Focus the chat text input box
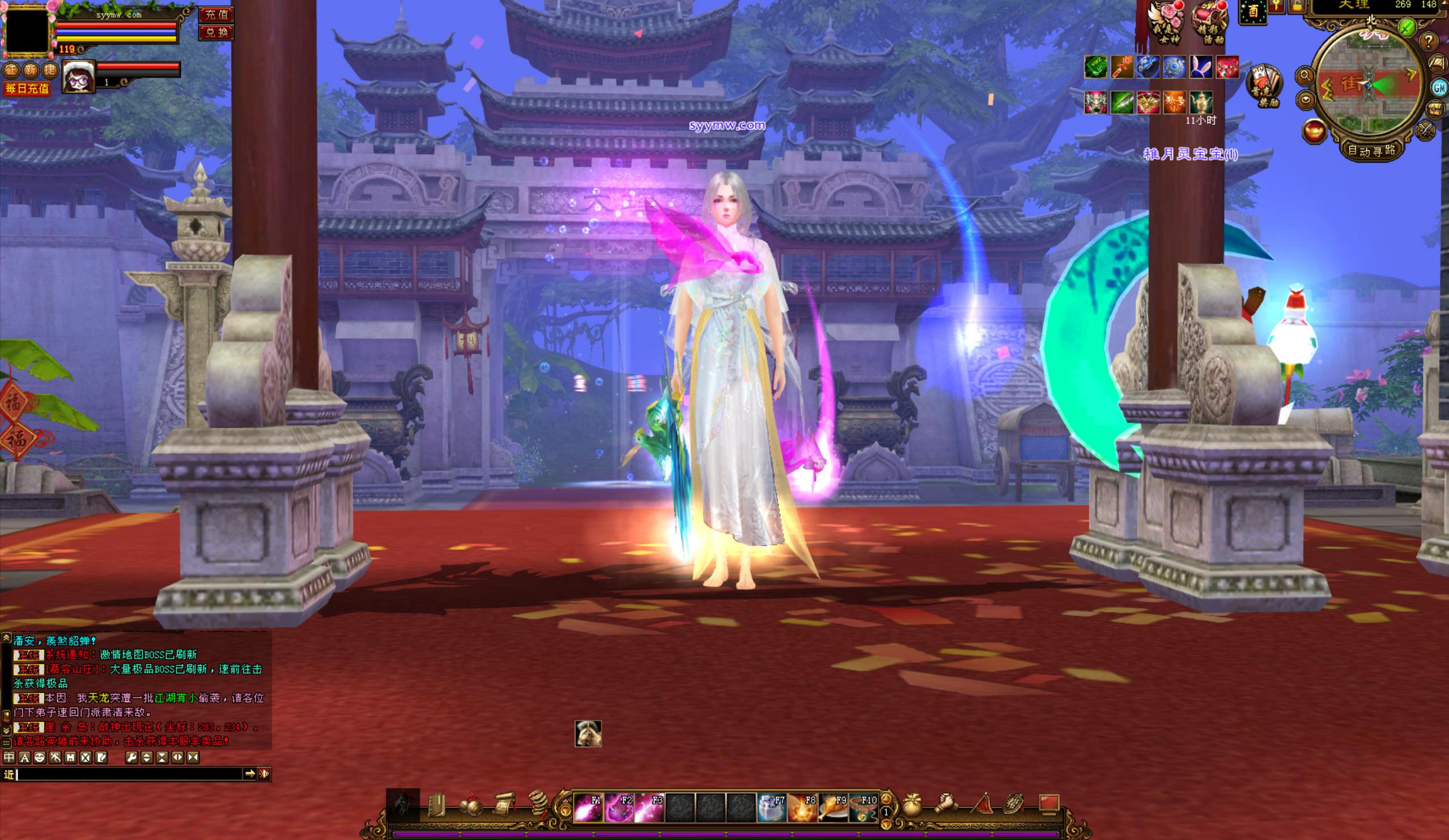Viewport: 1449px width, 840px height. [x=129, y=774]
